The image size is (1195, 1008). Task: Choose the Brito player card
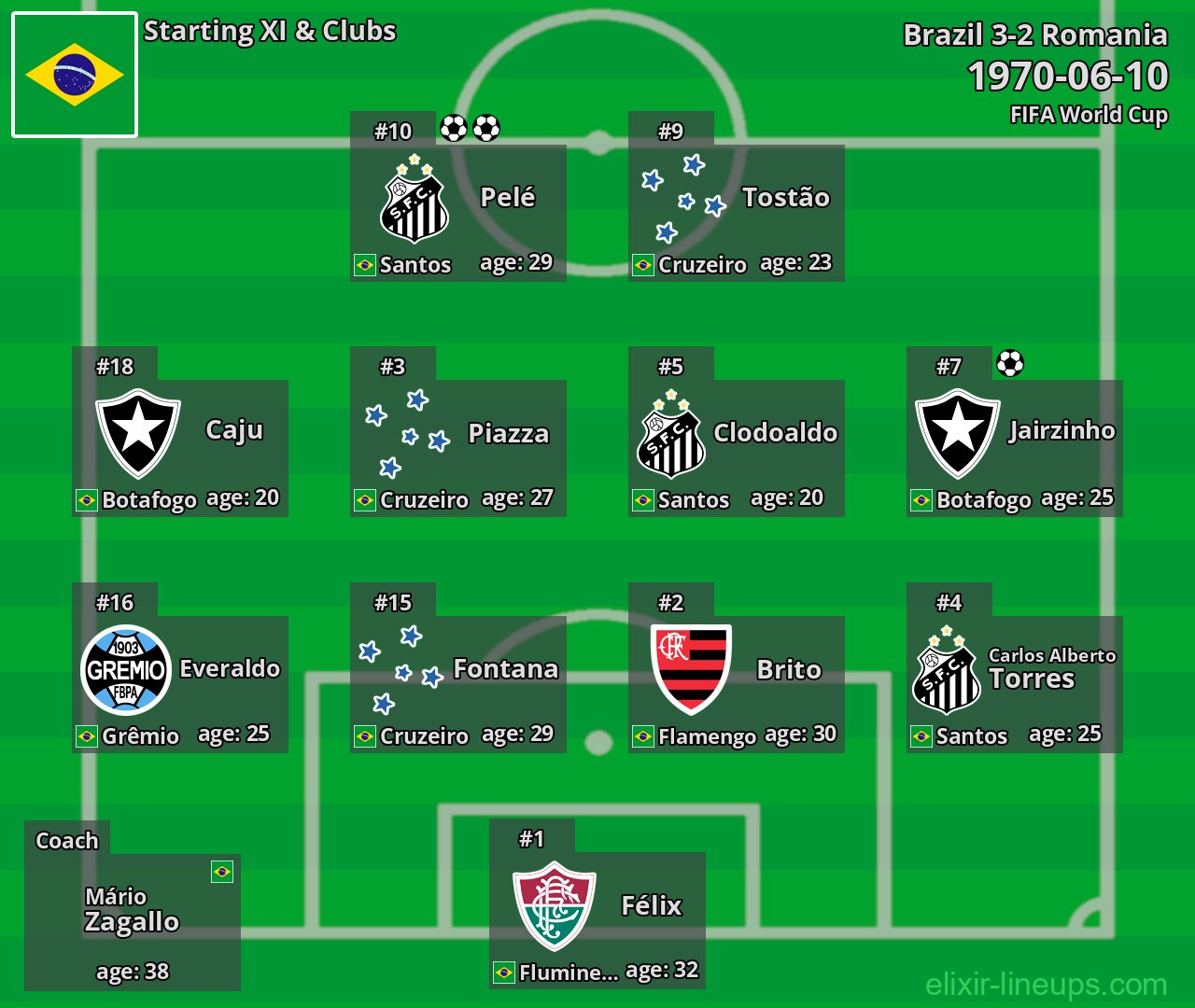pyautogui.click(x=737, y=684)
